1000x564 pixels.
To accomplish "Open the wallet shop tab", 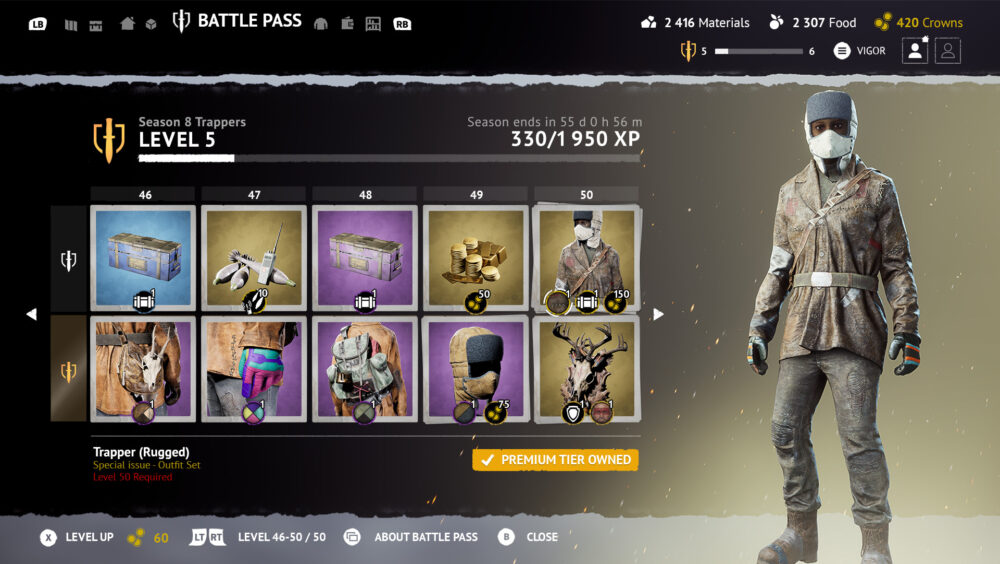I will click(x=347, y=24).
